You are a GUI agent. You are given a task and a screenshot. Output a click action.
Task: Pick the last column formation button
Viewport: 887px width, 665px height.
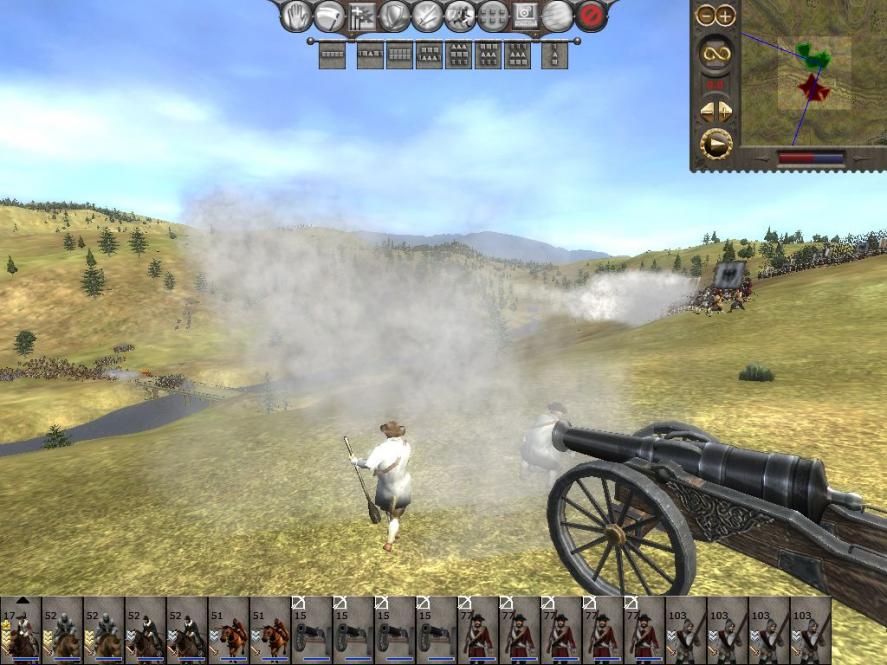[x=554, y=55]
